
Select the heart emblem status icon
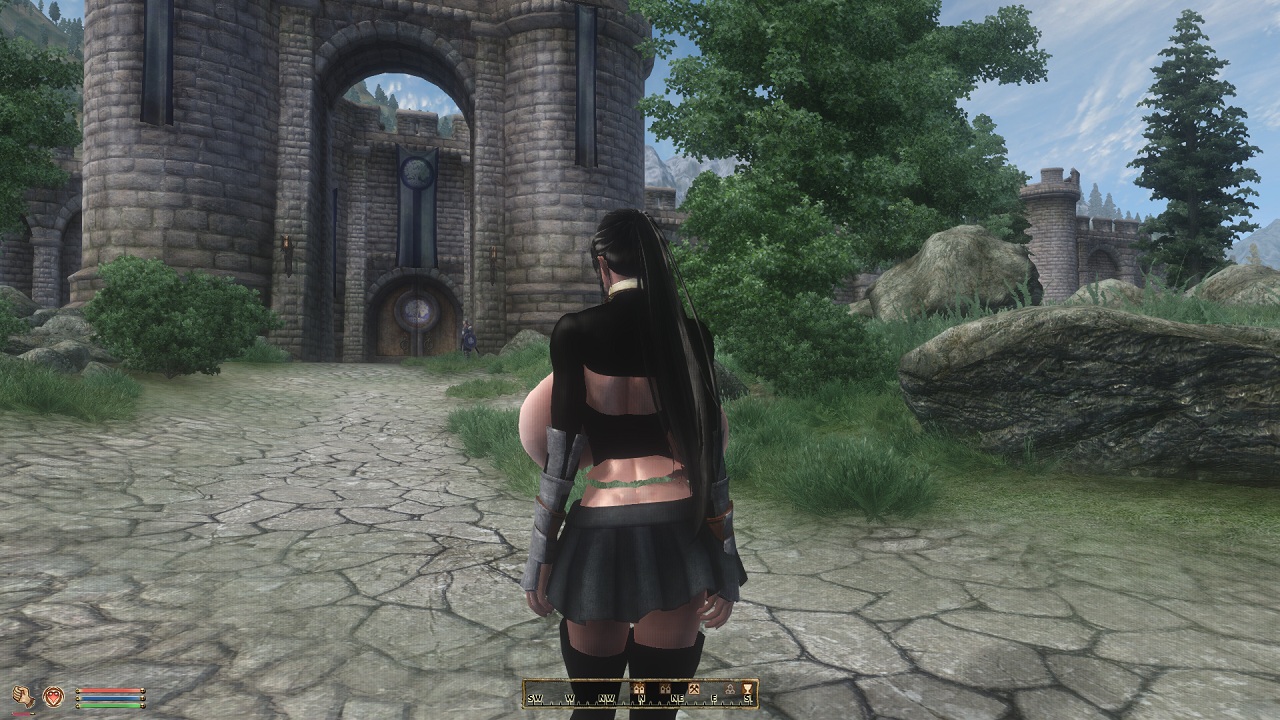pyautogui.click(x=54, y=697)
